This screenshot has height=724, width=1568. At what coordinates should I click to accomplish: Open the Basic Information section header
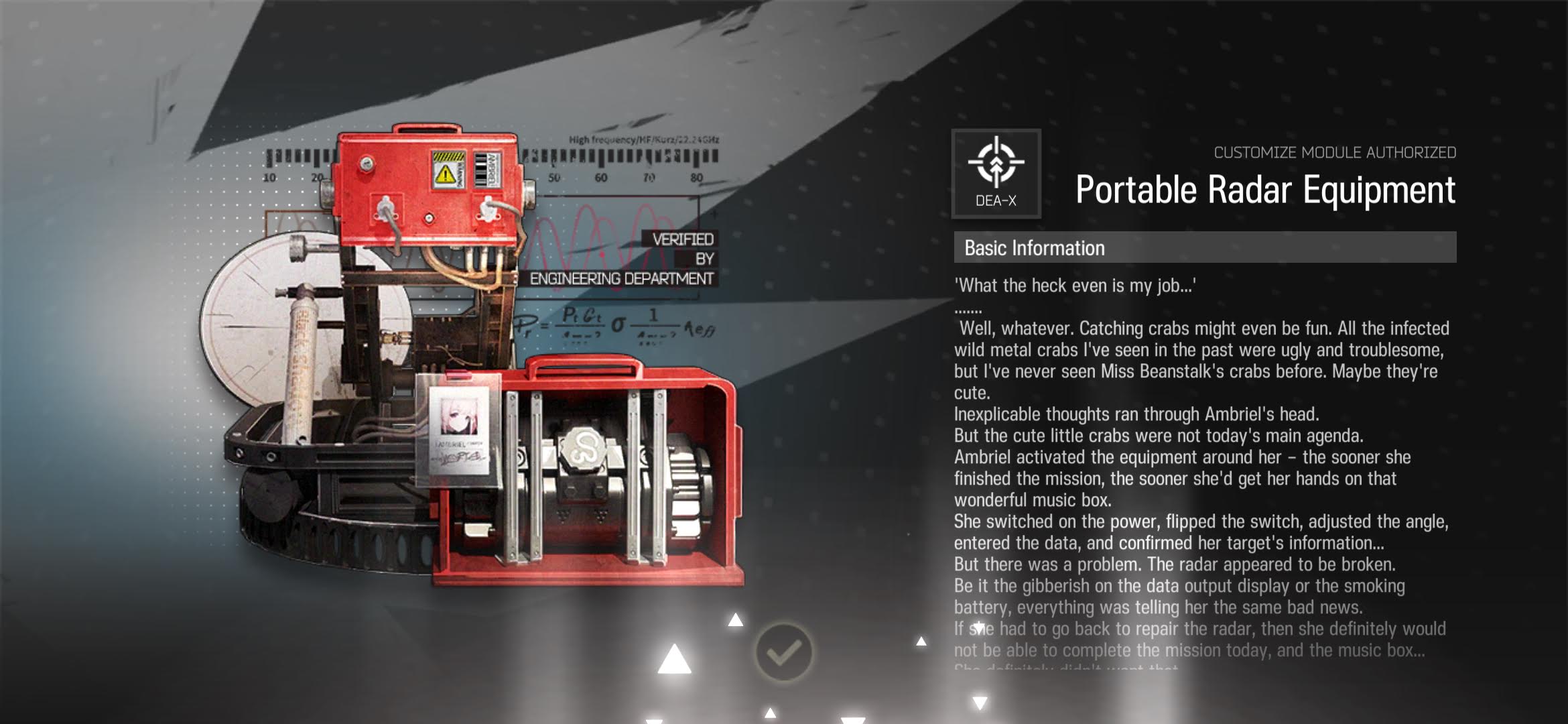coord(1204,247)
